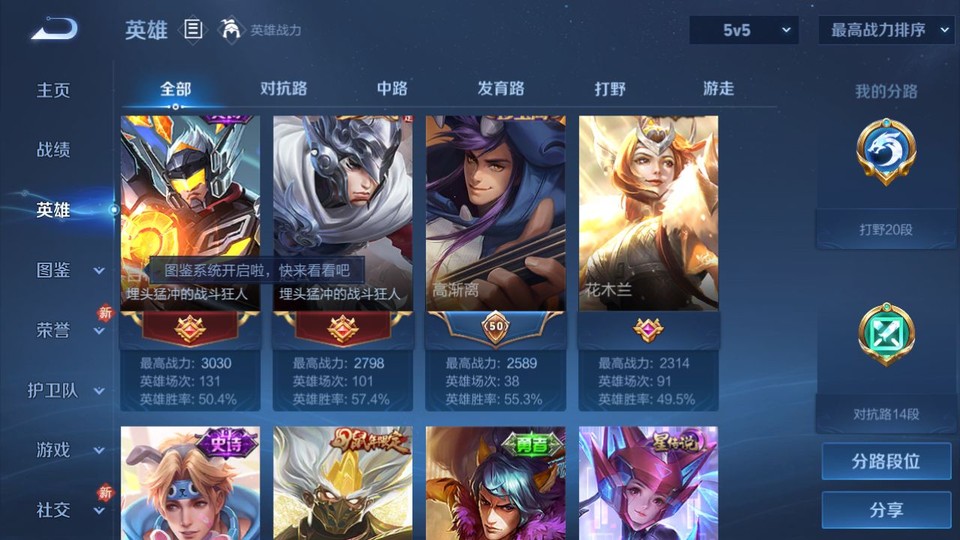
Task: Click the 分路段位 button
Action: (886, 462)
